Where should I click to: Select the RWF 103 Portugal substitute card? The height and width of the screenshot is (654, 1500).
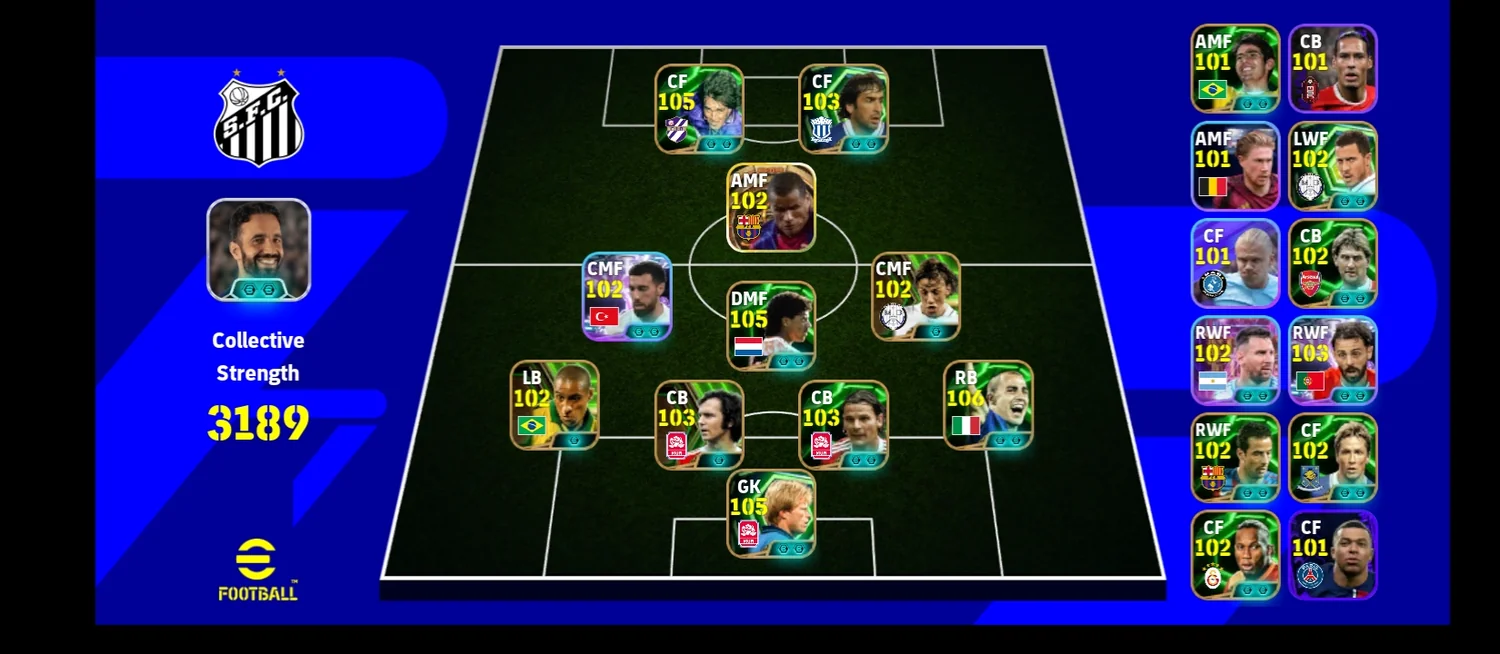pos(1333,361)
